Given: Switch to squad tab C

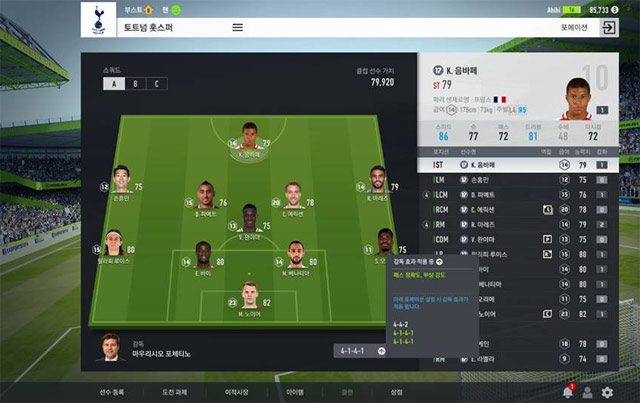Looking at the screenshot, I should (x=155, y=84).
